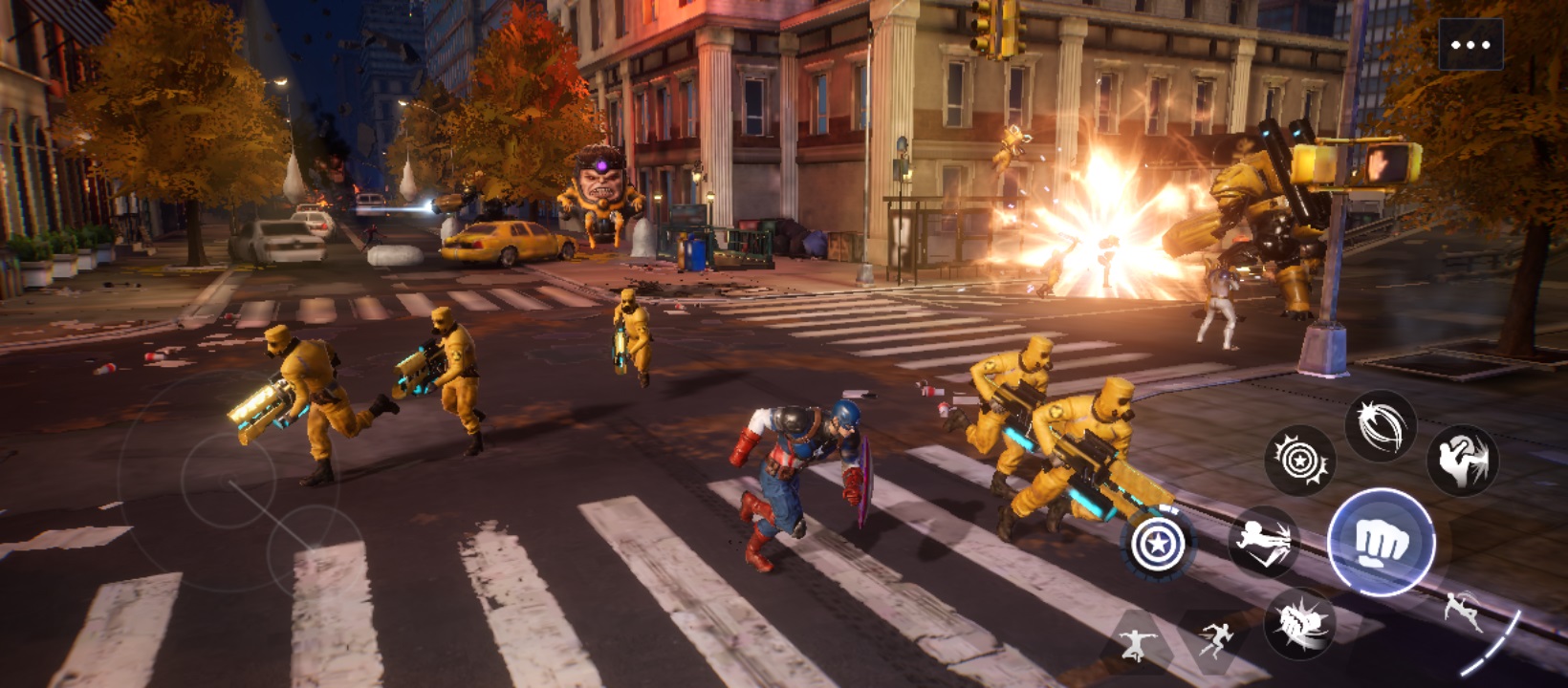This screenshot has width=1568, height=688.
Task: Select the jumping figure hexagon button
Action: pos(1135,644)
